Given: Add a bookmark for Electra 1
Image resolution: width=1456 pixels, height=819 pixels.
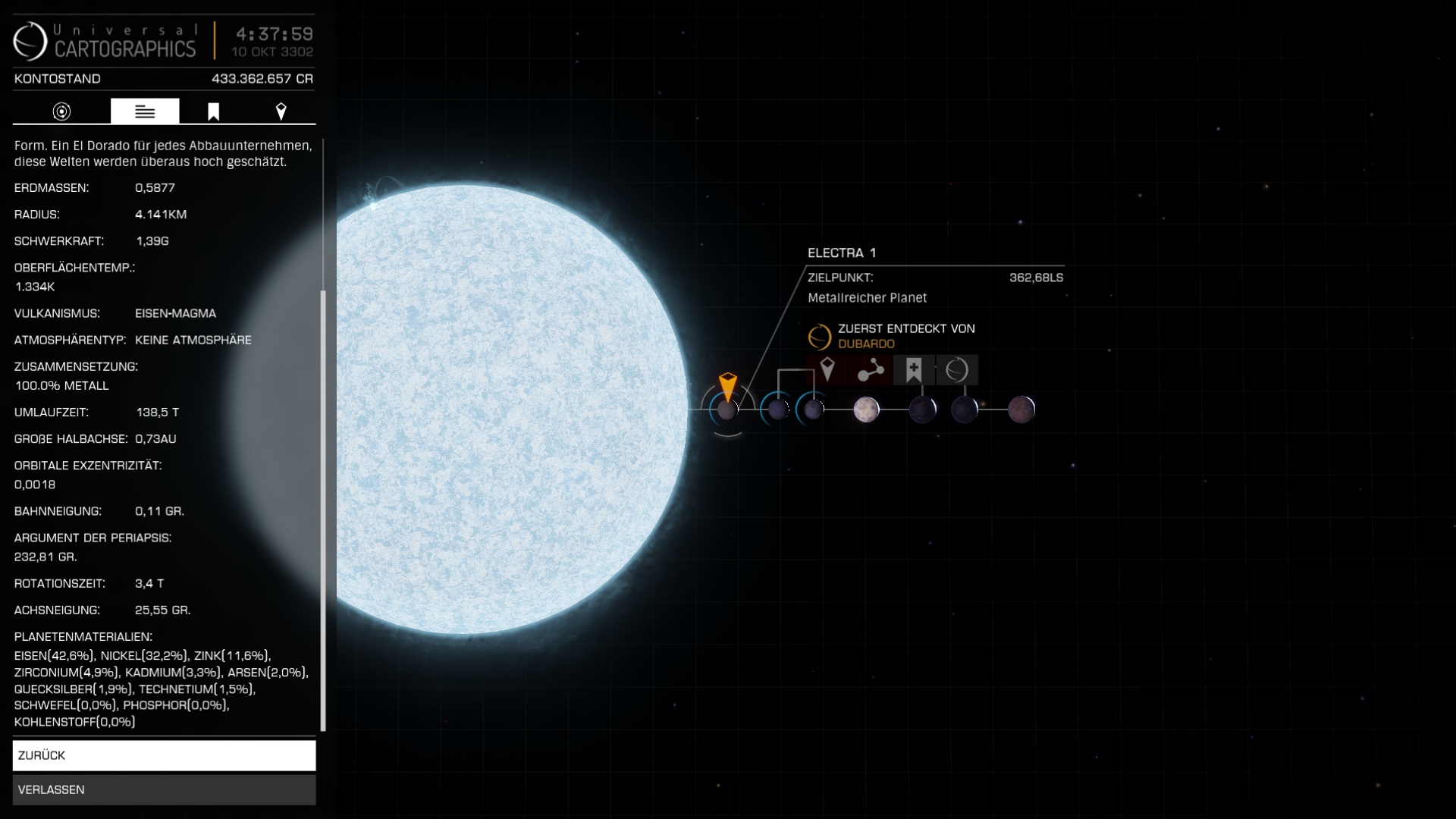Looking at the screenshot, I should tap(914, 370).
